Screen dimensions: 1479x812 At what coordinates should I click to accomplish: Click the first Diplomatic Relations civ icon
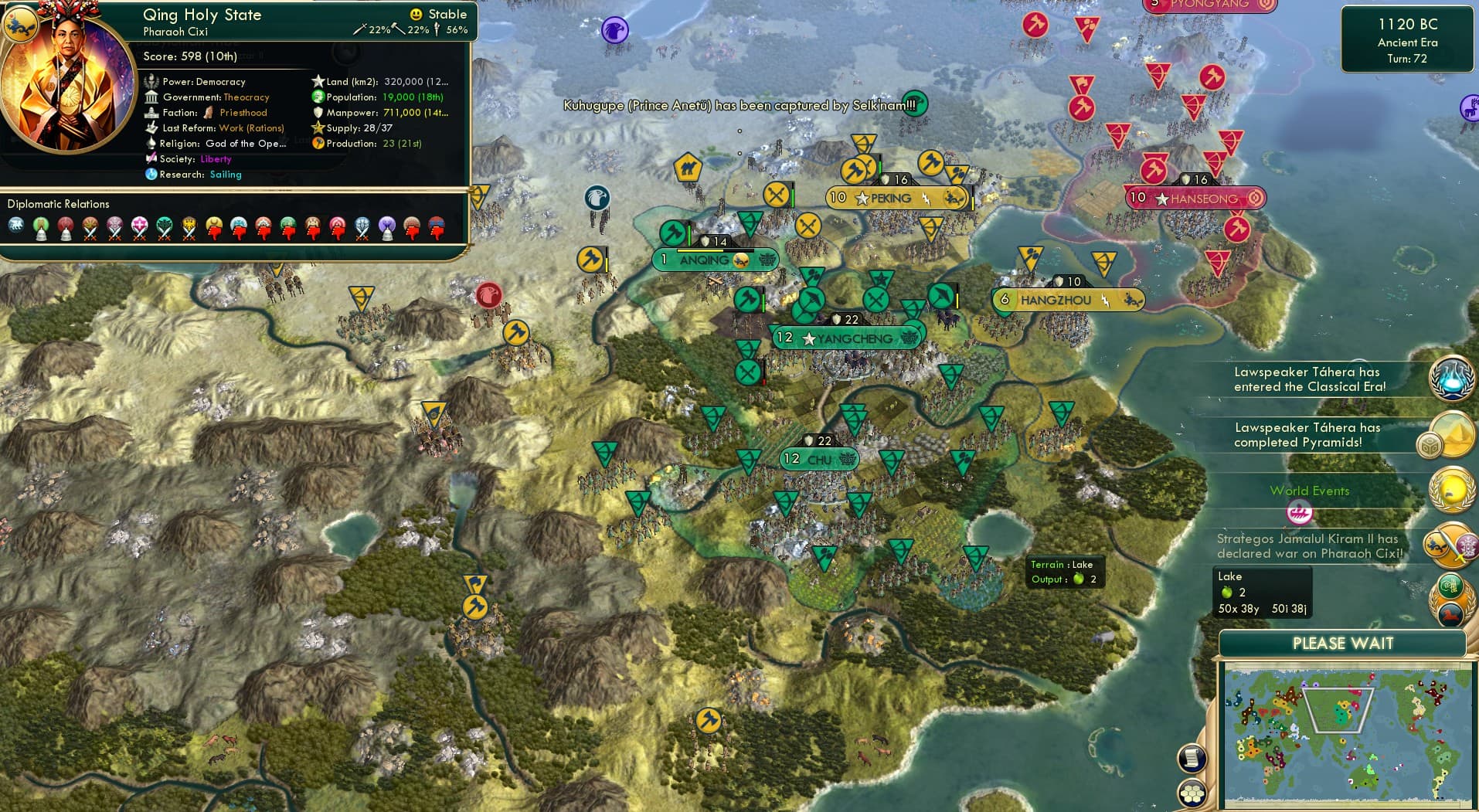[x=16, y=227]
